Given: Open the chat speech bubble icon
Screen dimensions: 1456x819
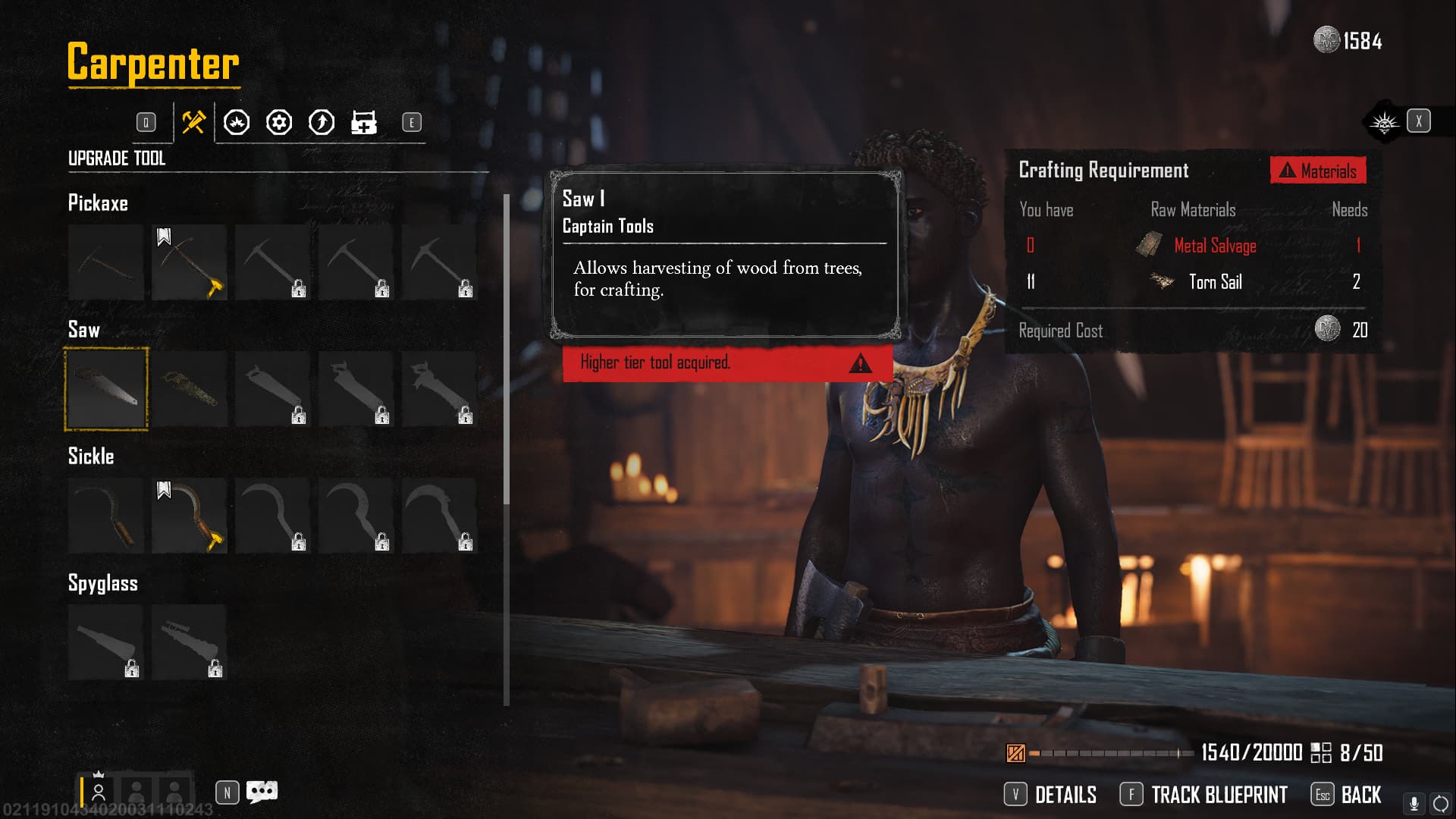Looking at the screenshot, I should 262,792.
